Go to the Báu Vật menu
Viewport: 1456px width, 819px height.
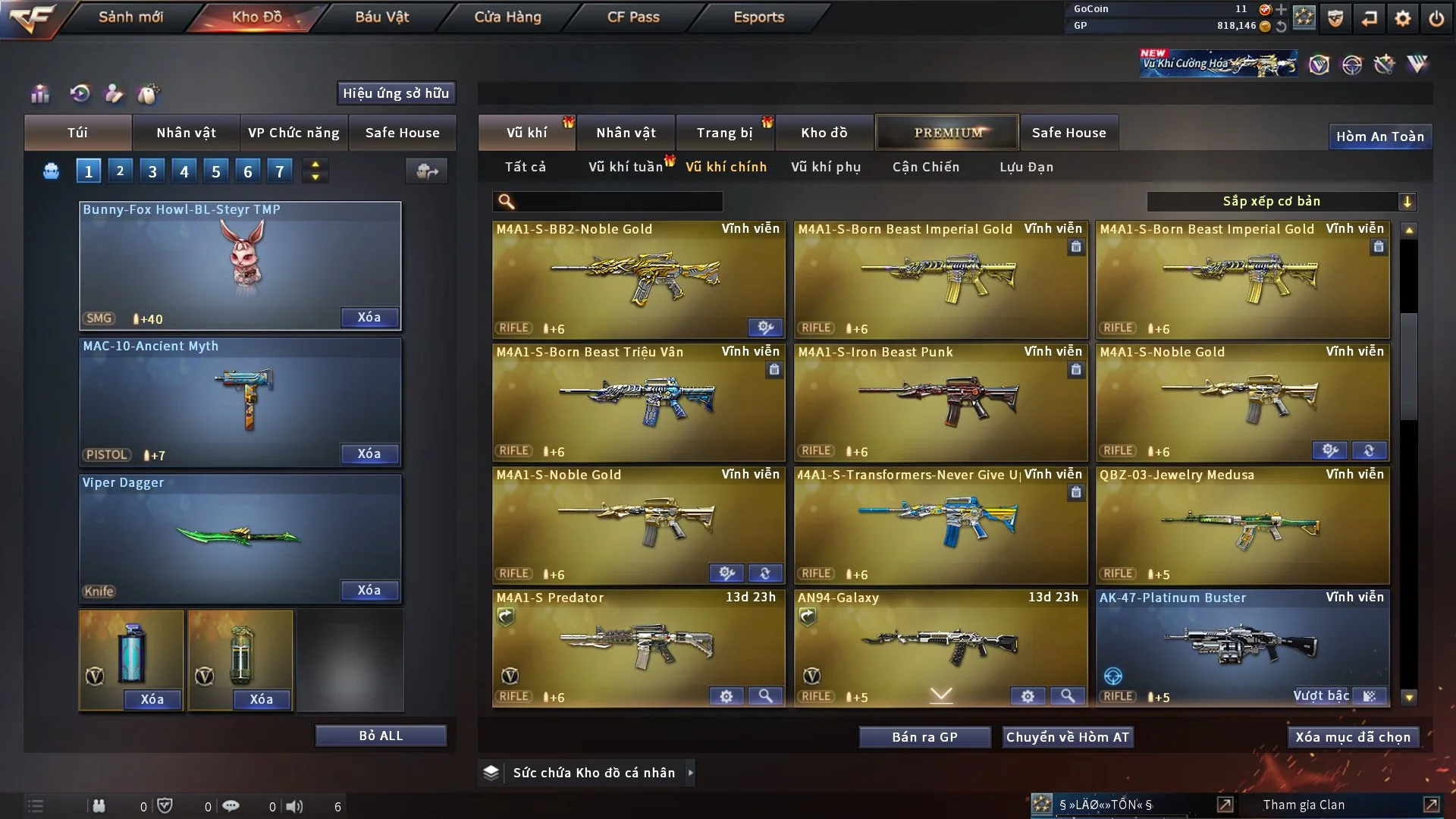(381, 17)
